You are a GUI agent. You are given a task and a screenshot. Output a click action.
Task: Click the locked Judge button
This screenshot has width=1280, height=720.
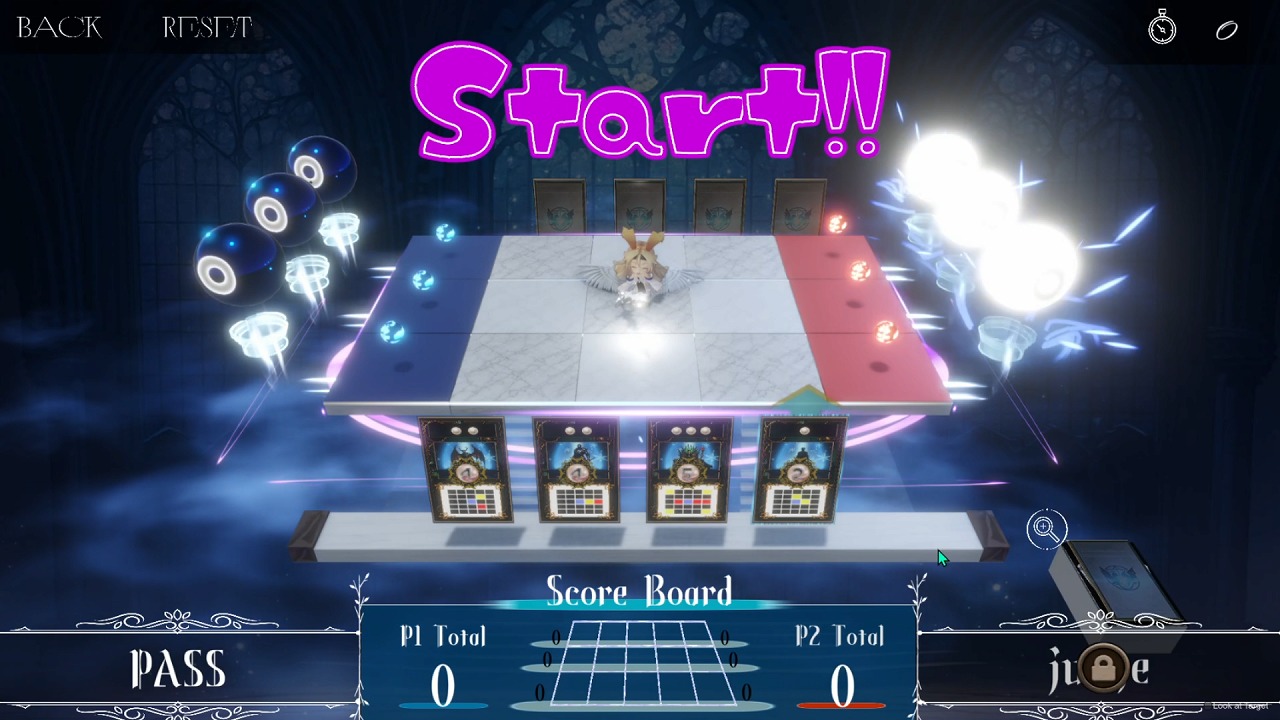pos(1101,668)
